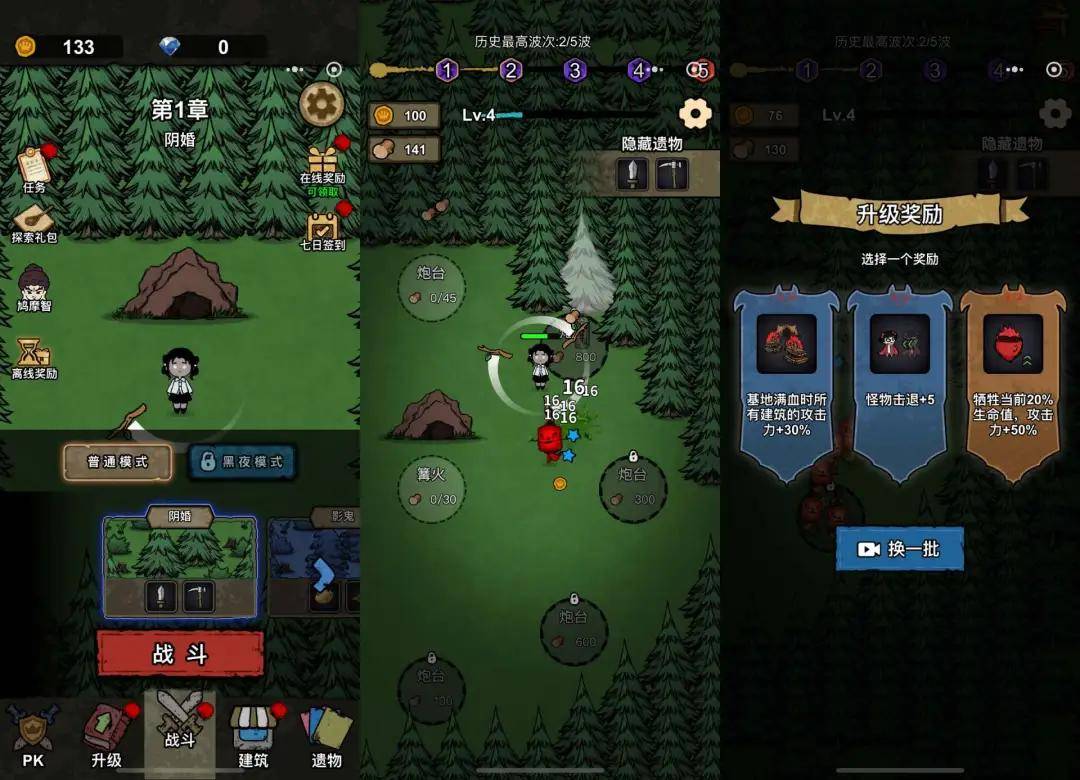
Task: Switch to the locked 黑夜模式
Action: click(243, 462)
